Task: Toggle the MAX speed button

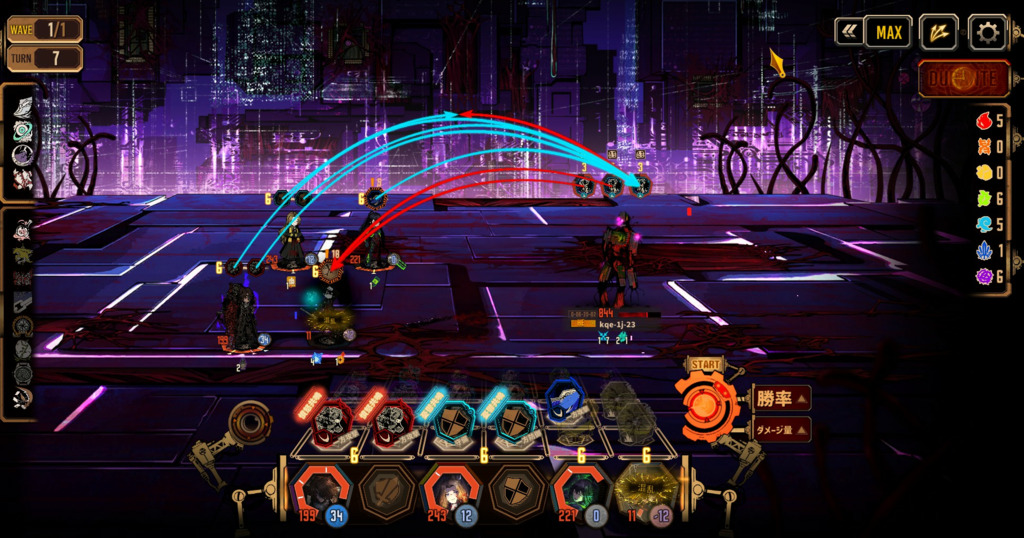Action: point(888,32)
